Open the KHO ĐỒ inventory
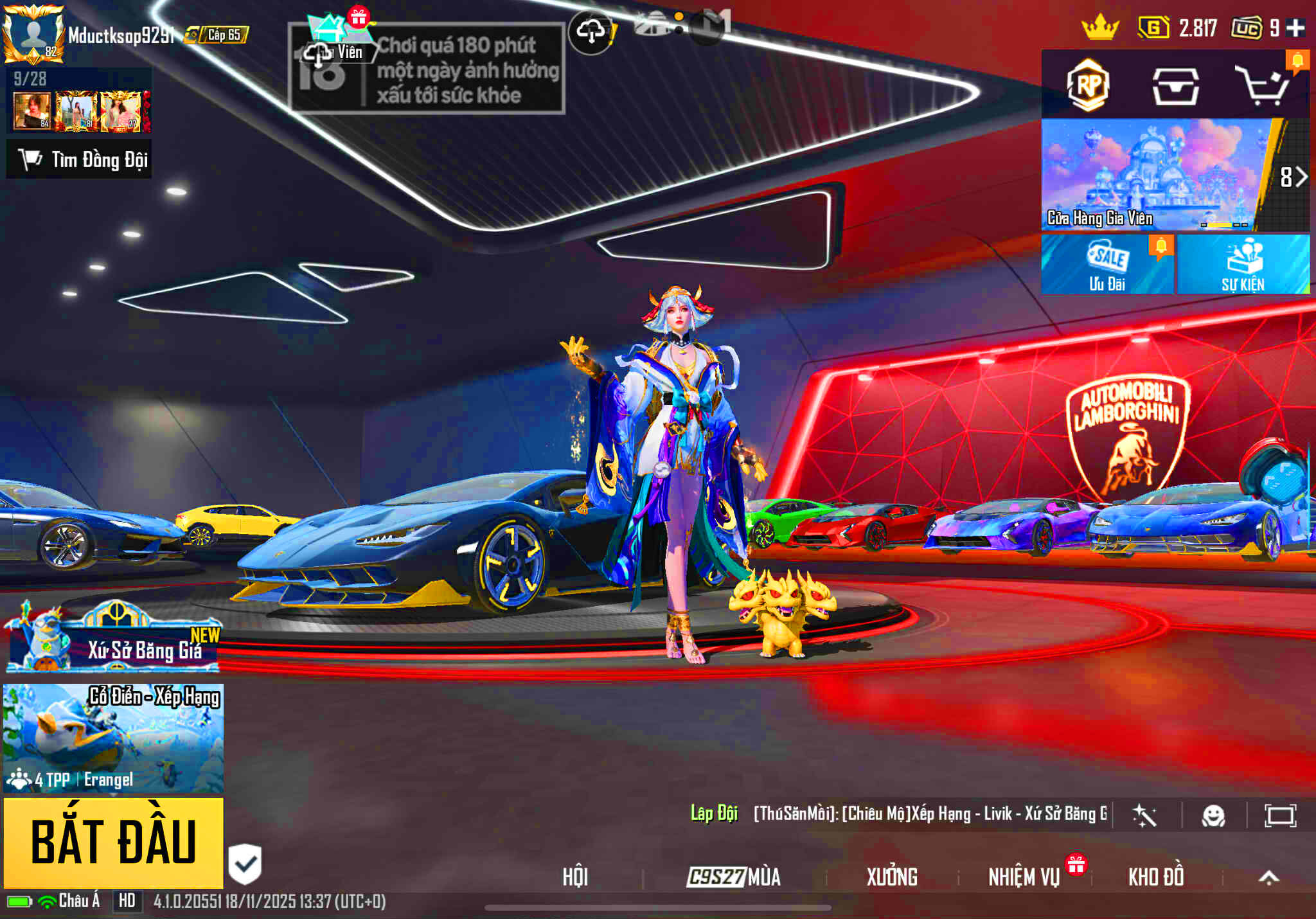The image size is (1316, 919). point(1155,877)
